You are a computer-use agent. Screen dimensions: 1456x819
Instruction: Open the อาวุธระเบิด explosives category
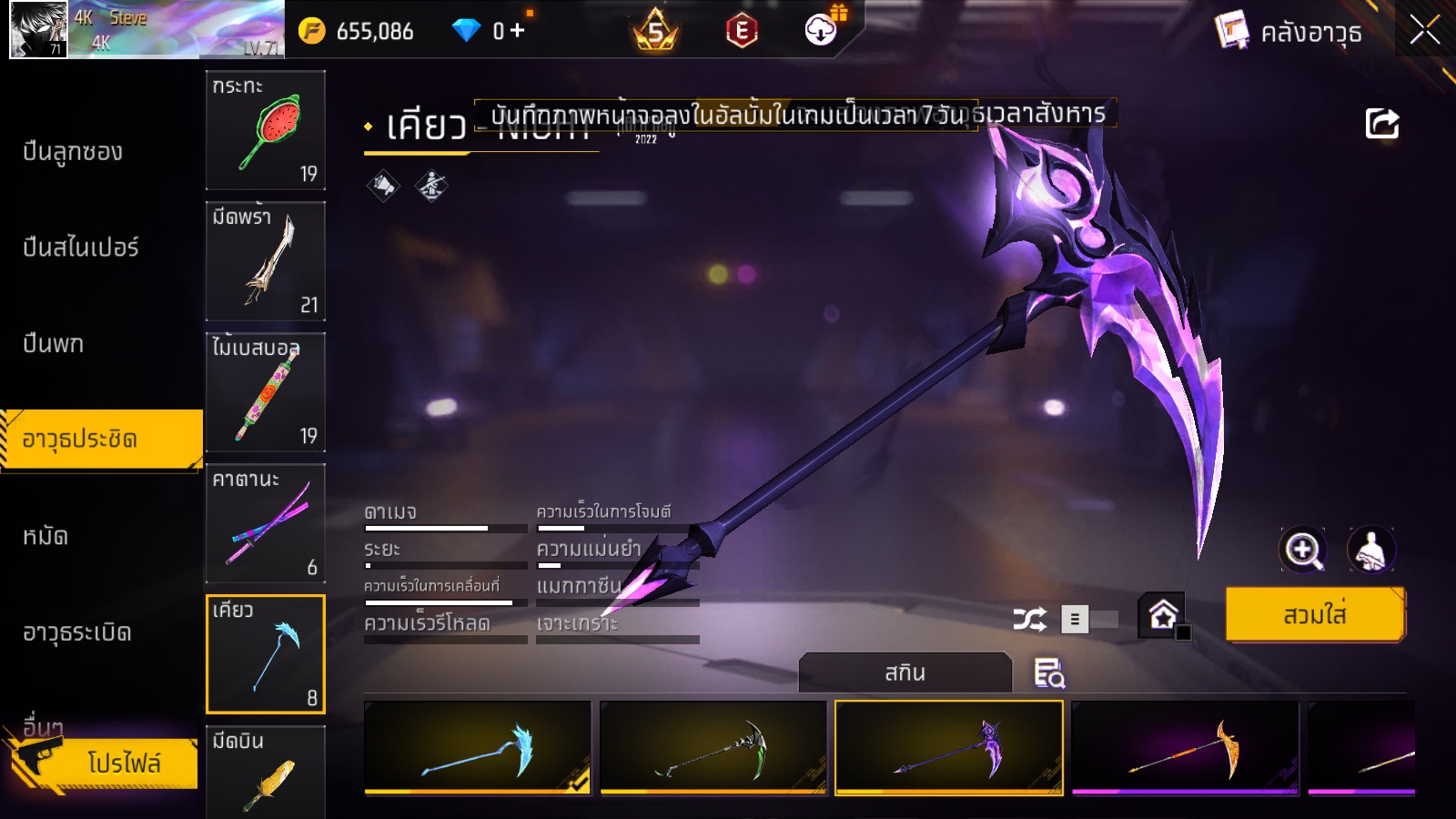(76, 632)
